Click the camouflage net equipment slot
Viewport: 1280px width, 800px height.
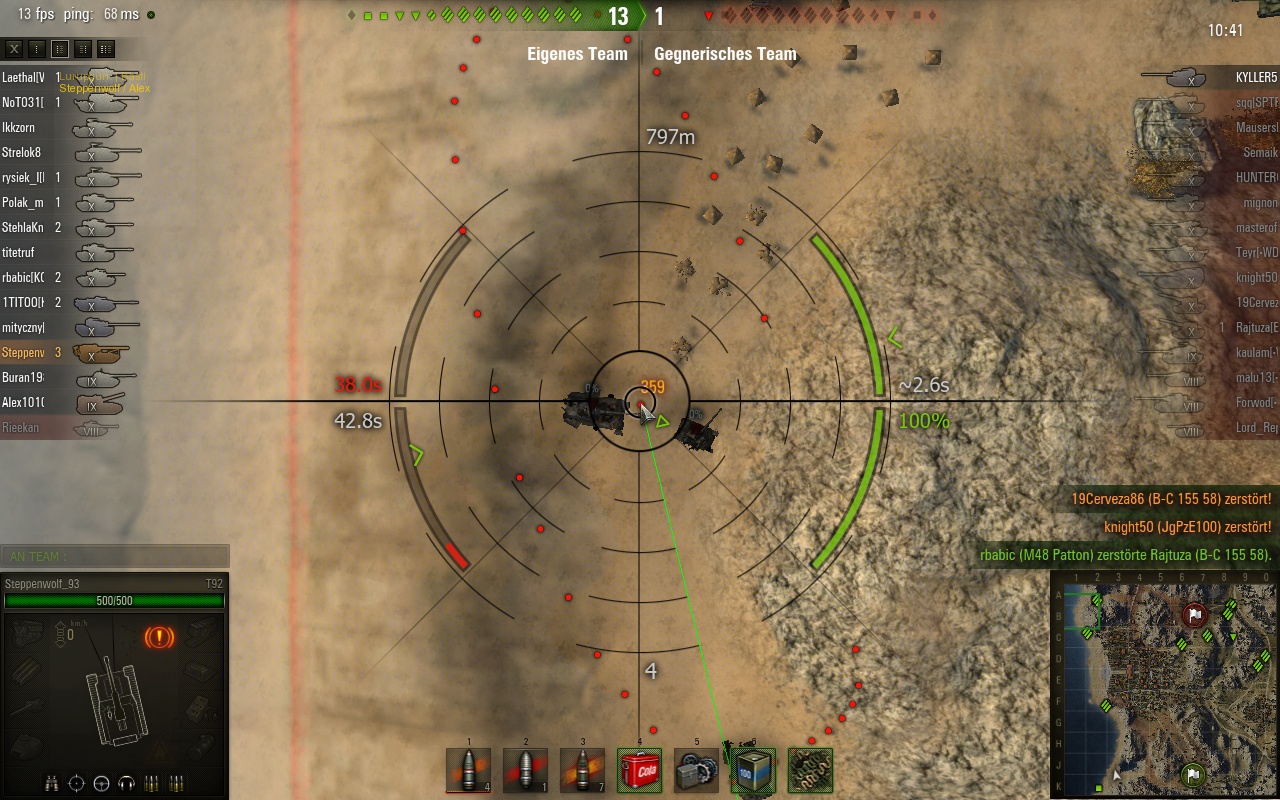click(x=810, y=770)
